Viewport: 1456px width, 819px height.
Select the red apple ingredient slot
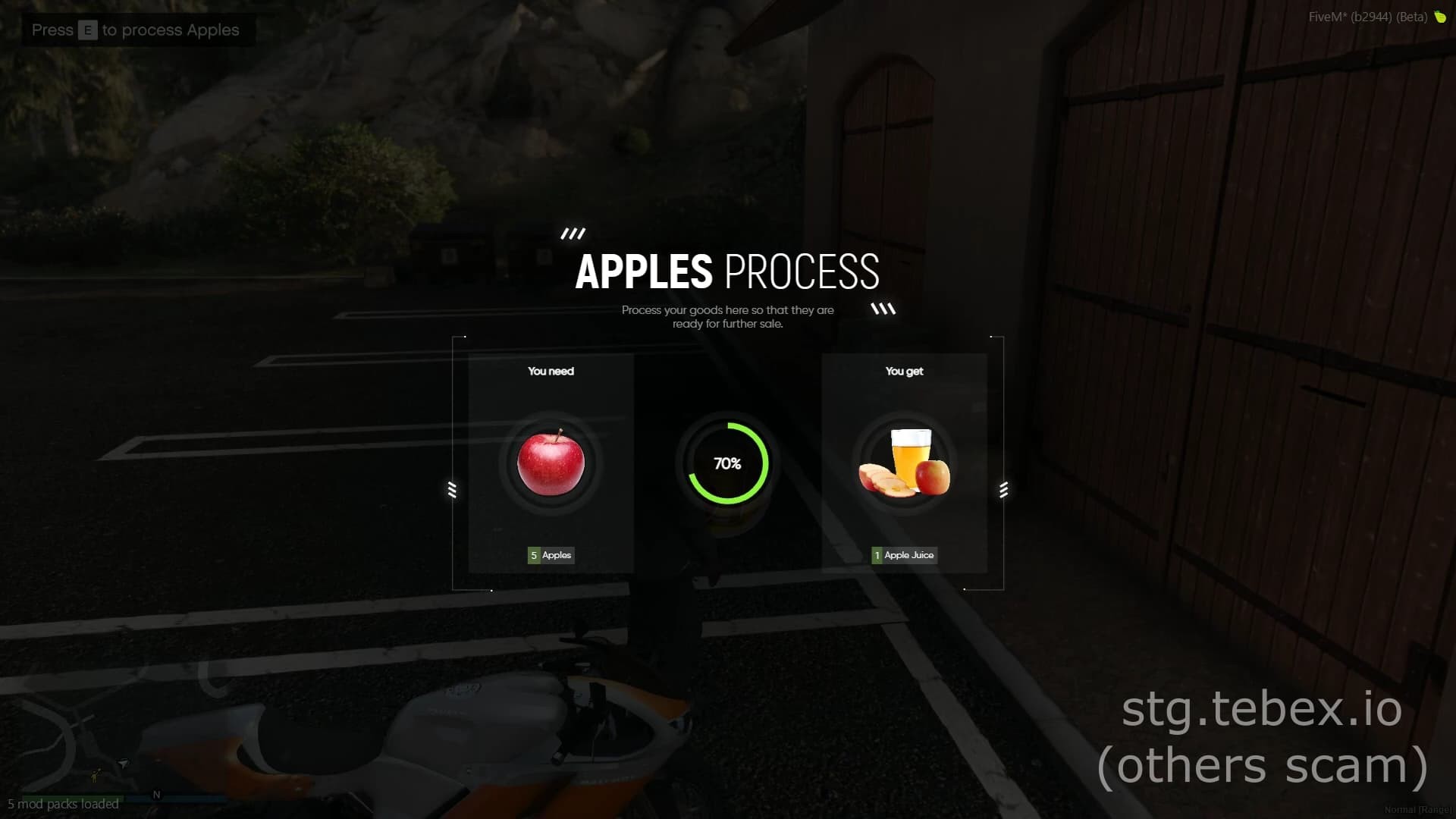point(551,463)
